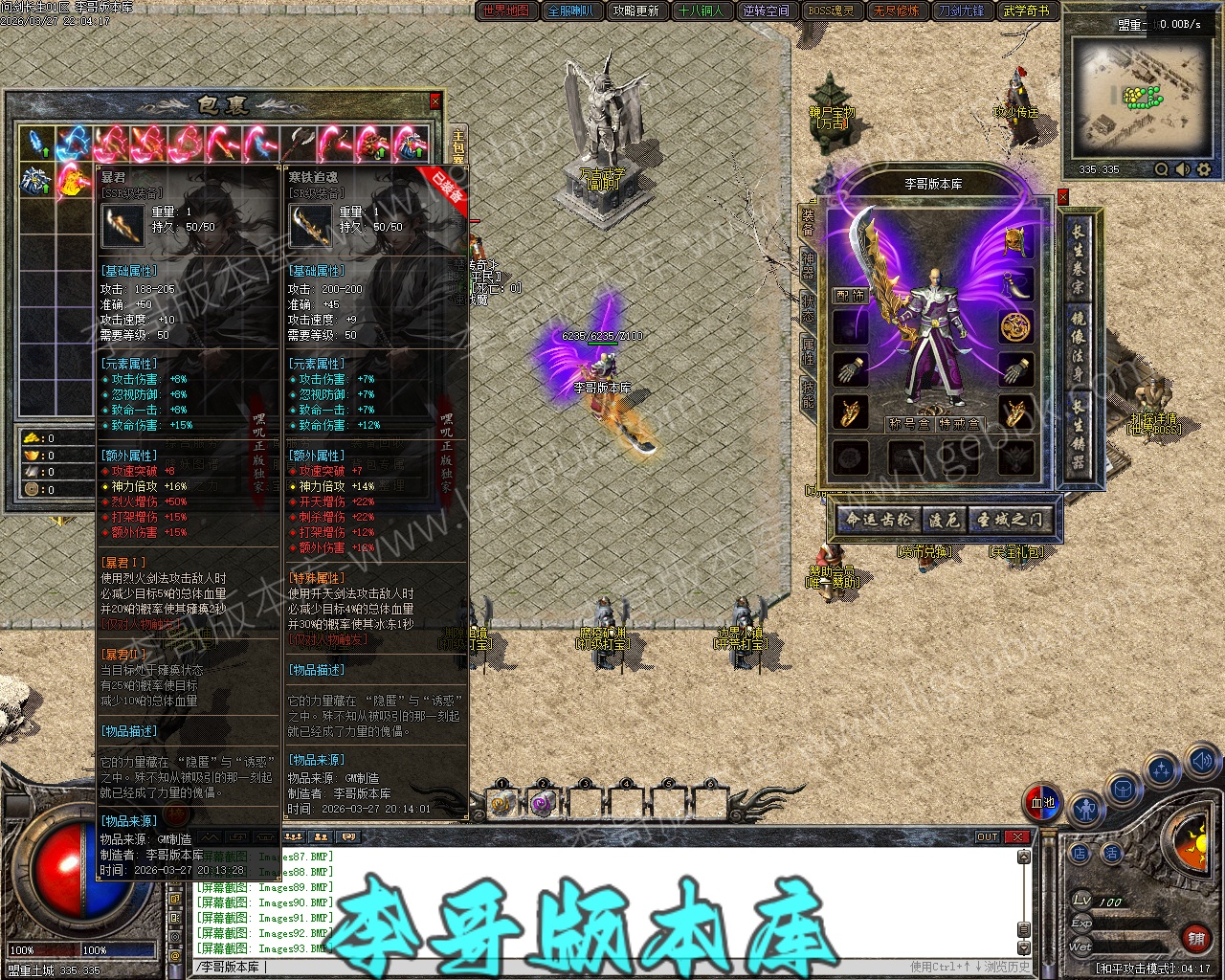Click the minimap gear settings icon
1225x980 pixels.
[1204, 169]
